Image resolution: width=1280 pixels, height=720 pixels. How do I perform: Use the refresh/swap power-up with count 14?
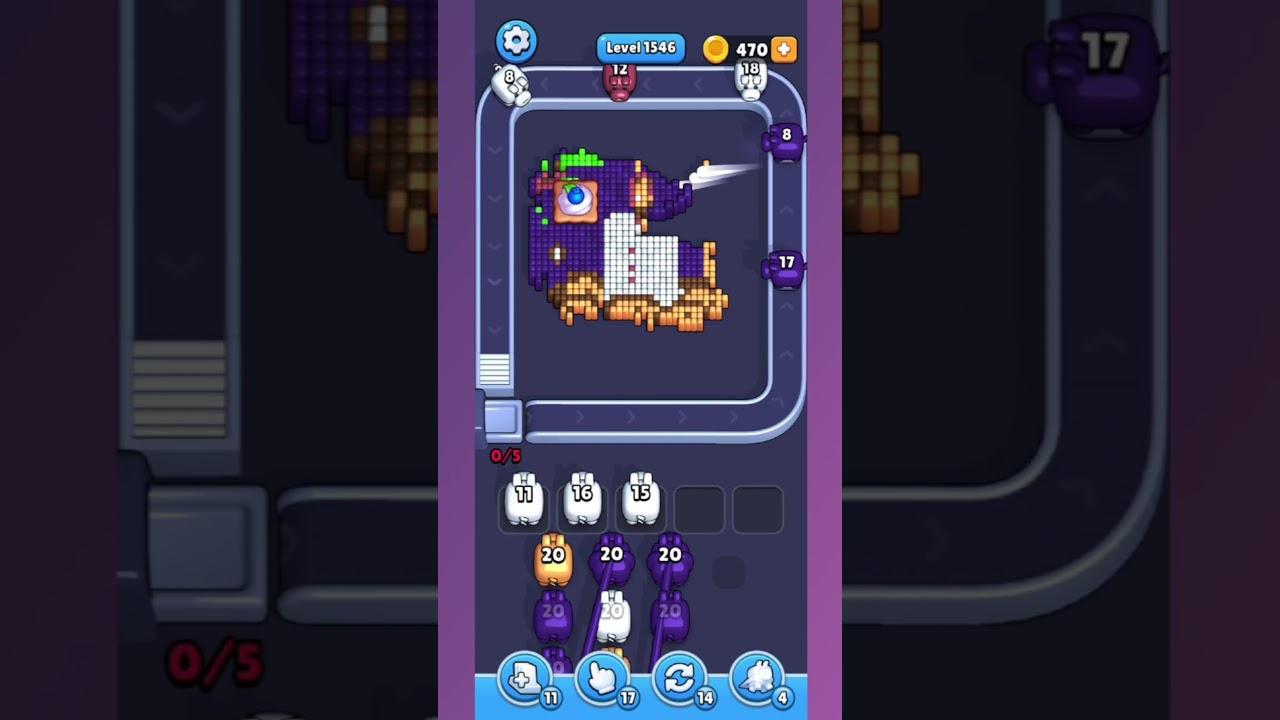point(681,678)
